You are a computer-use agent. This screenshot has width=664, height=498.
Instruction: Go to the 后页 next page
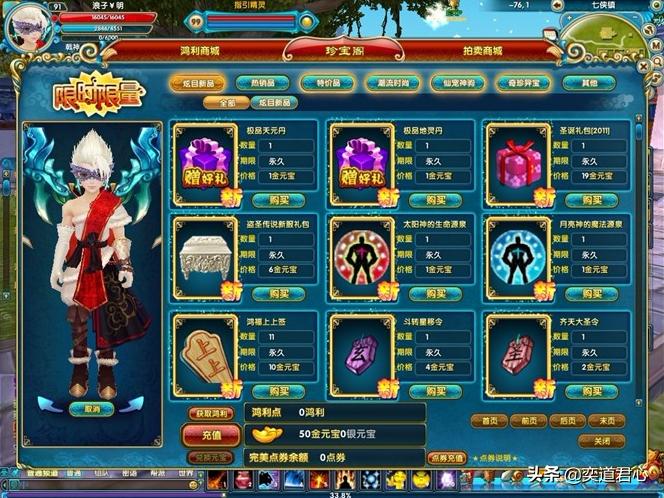[567, 421]
